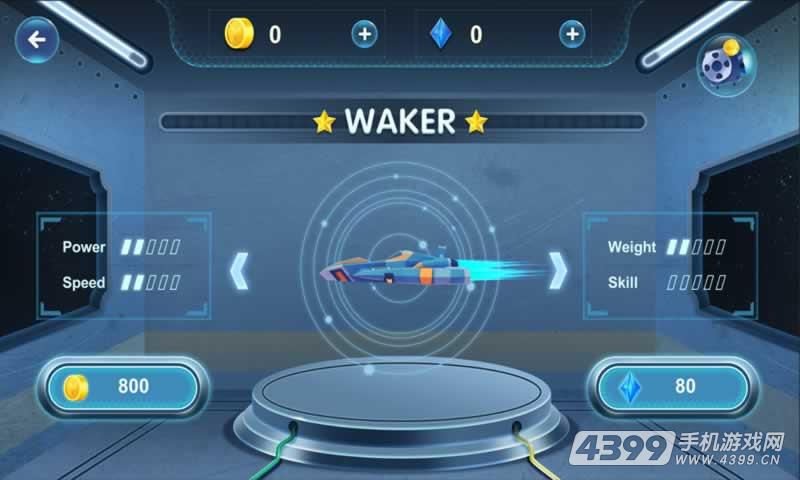This screenshot has width=800, height=480.
Task: Show the next ship
Action: (x=559, y=270)
